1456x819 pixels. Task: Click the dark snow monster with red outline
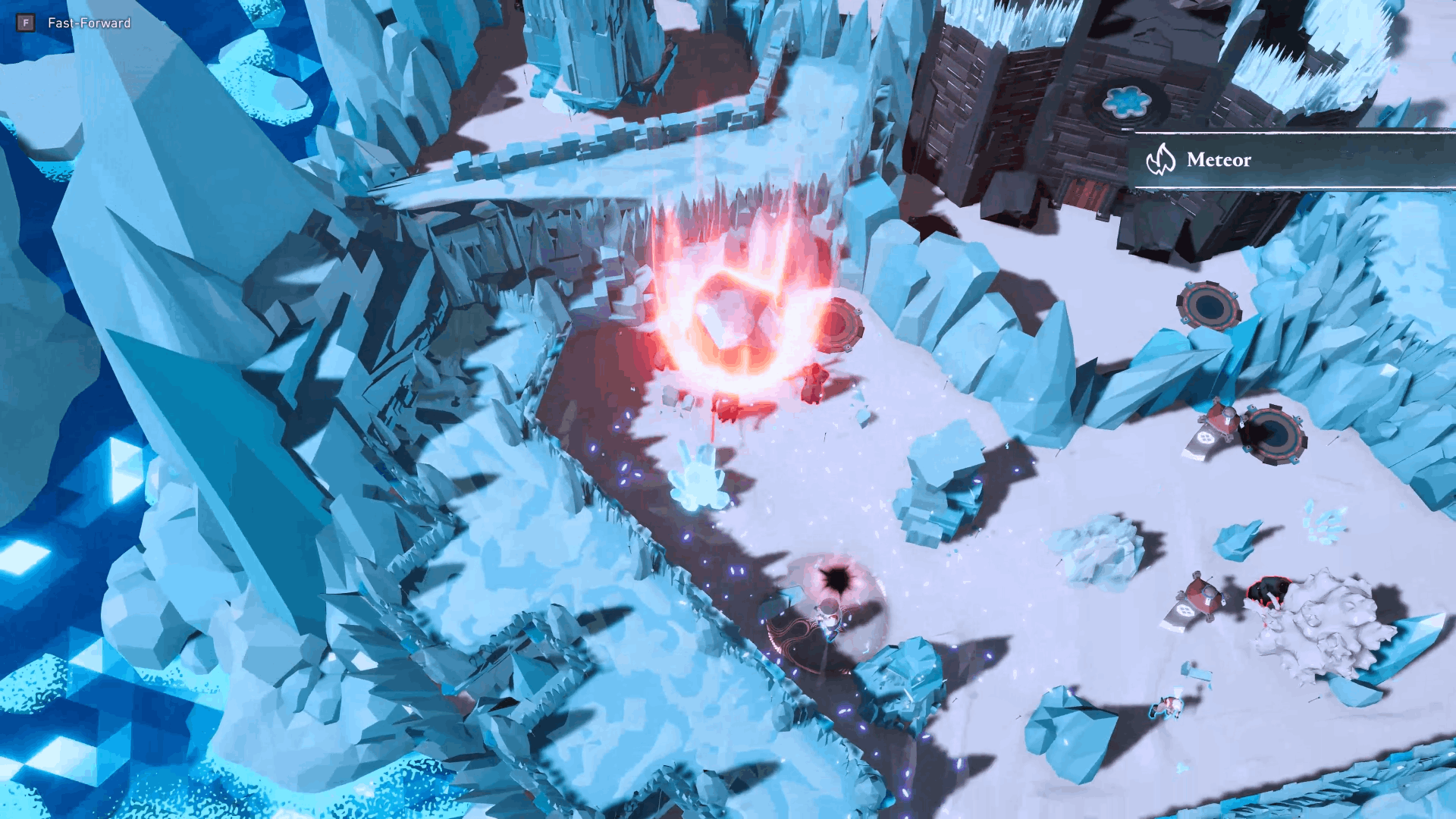(1269, 590)
